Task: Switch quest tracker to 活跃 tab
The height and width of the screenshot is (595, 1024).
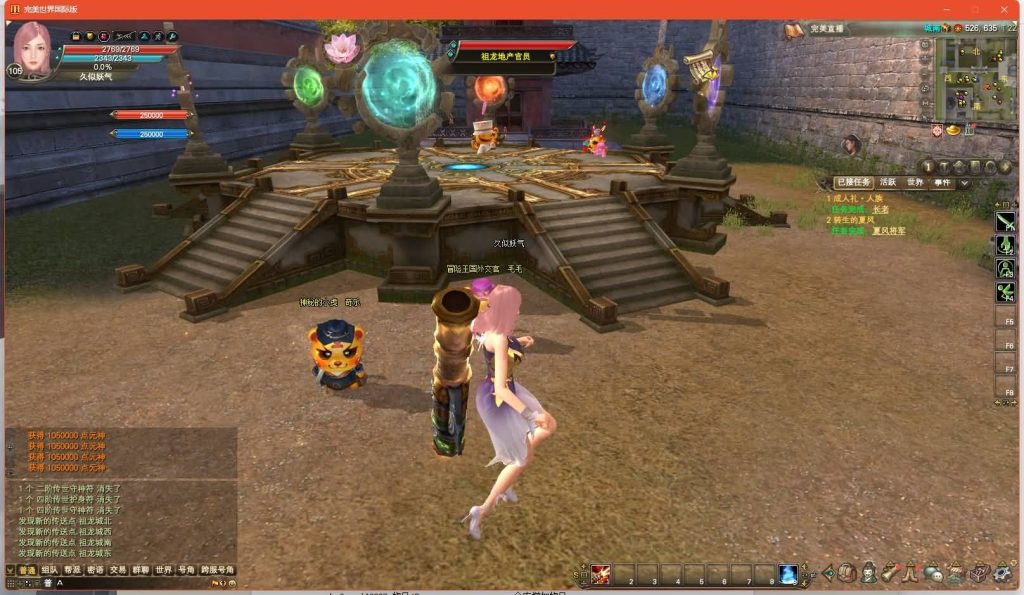Action: click(x=887, y=183)
